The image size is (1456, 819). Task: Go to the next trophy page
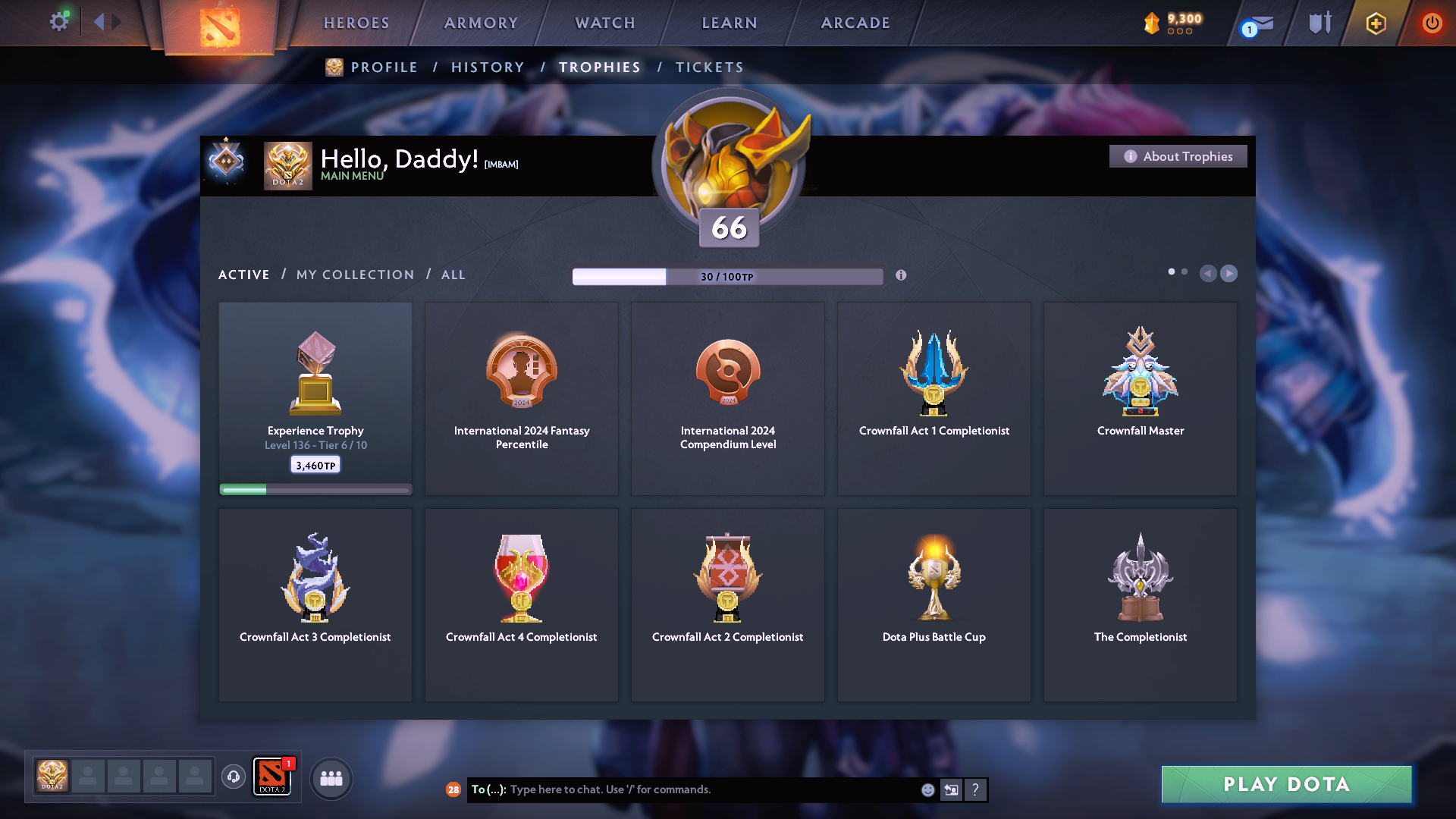(1229, 273)
